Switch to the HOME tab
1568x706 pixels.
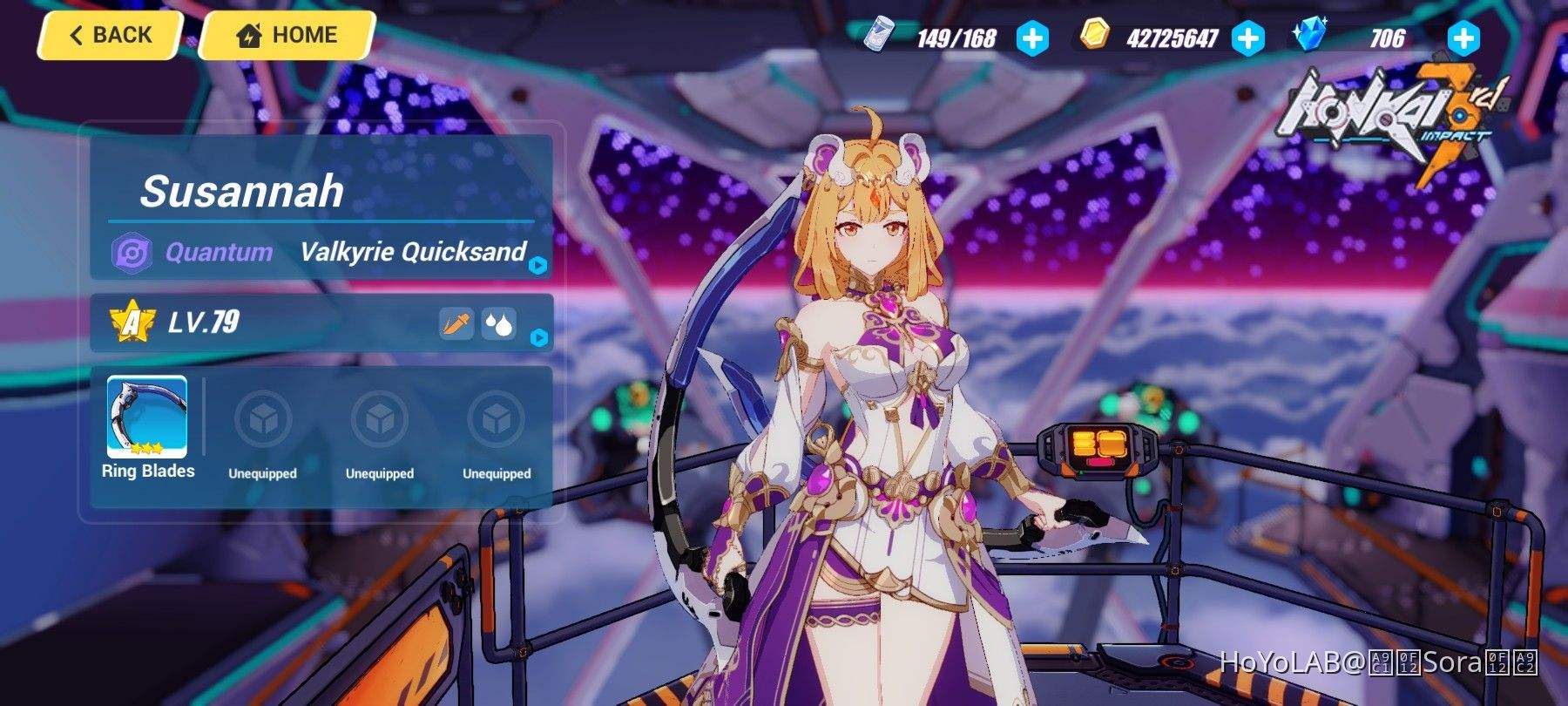coord(287,35)
